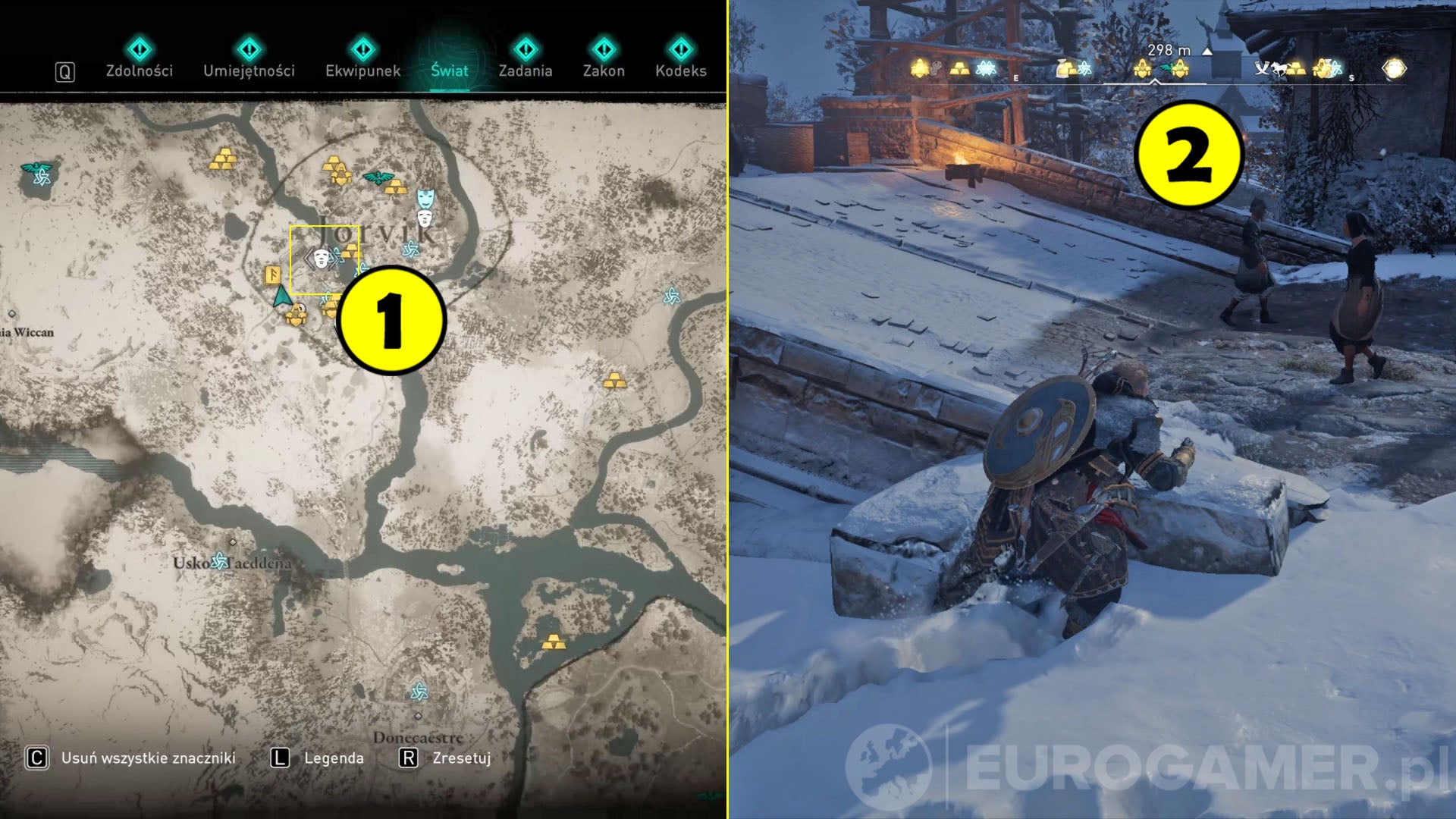Screen dimensions: 1456x819
Task: Click the blue mask icon on the map
Action: click(425, 197)
